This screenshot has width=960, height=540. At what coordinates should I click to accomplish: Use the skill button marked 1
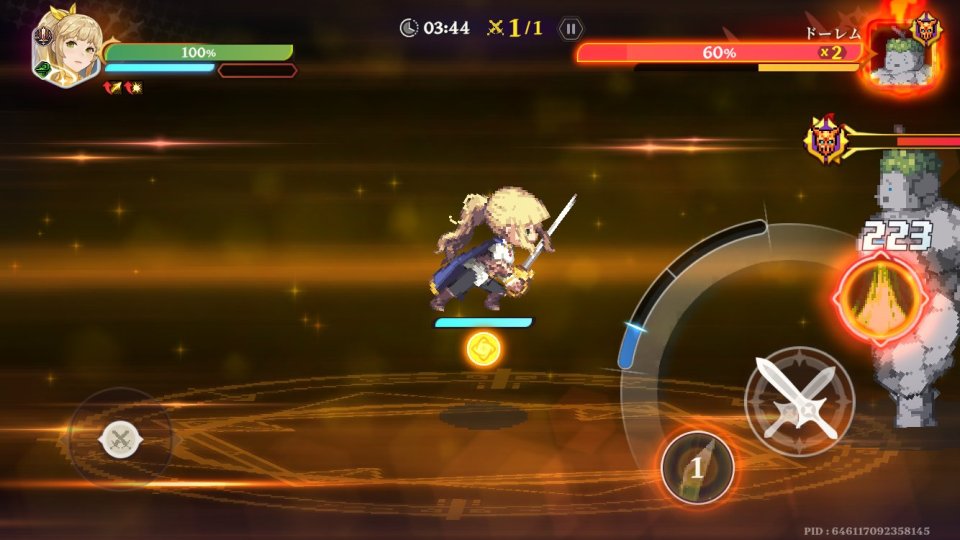pos(697,466)
